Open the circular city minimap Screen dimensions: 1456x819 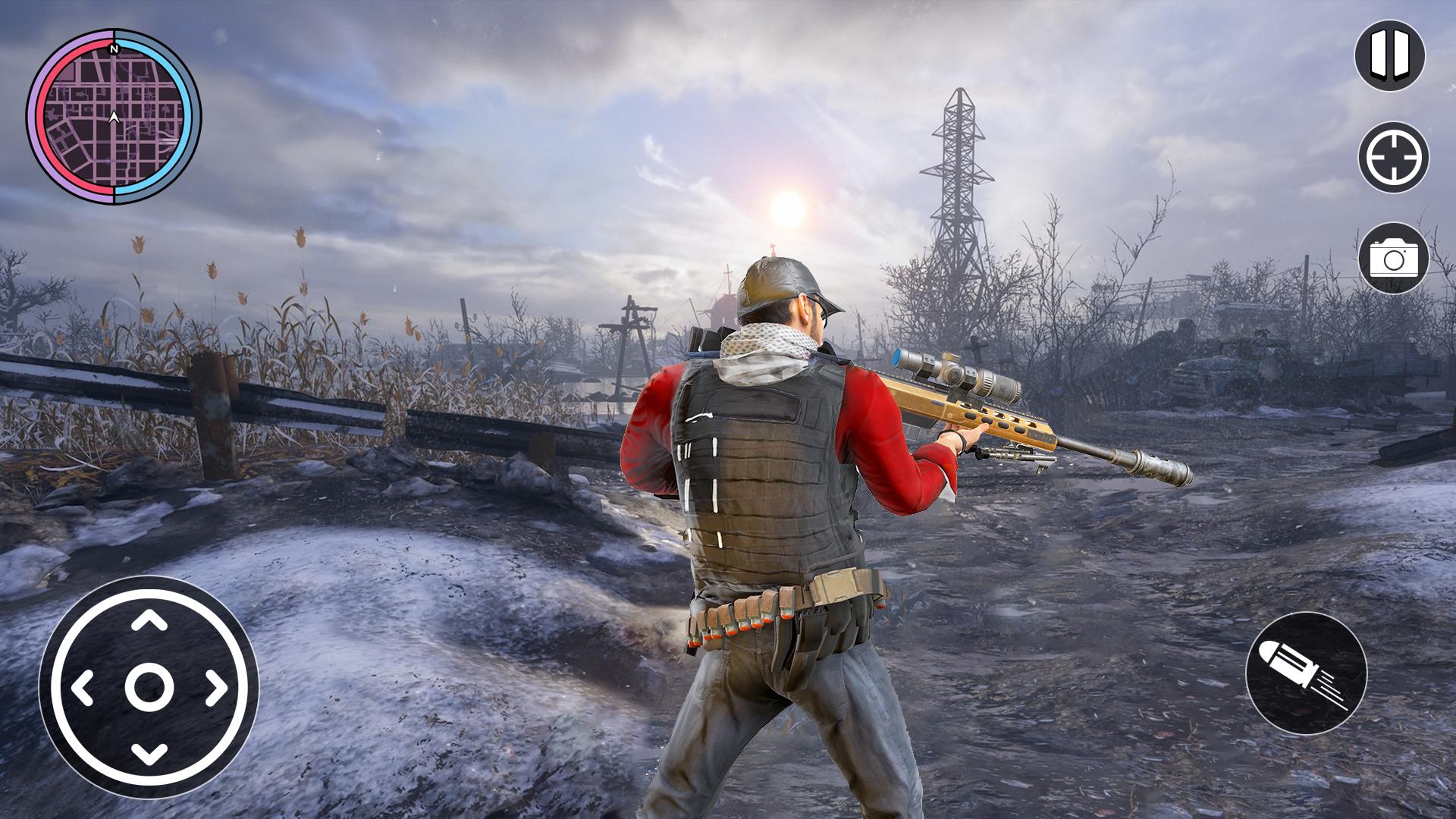114,117
